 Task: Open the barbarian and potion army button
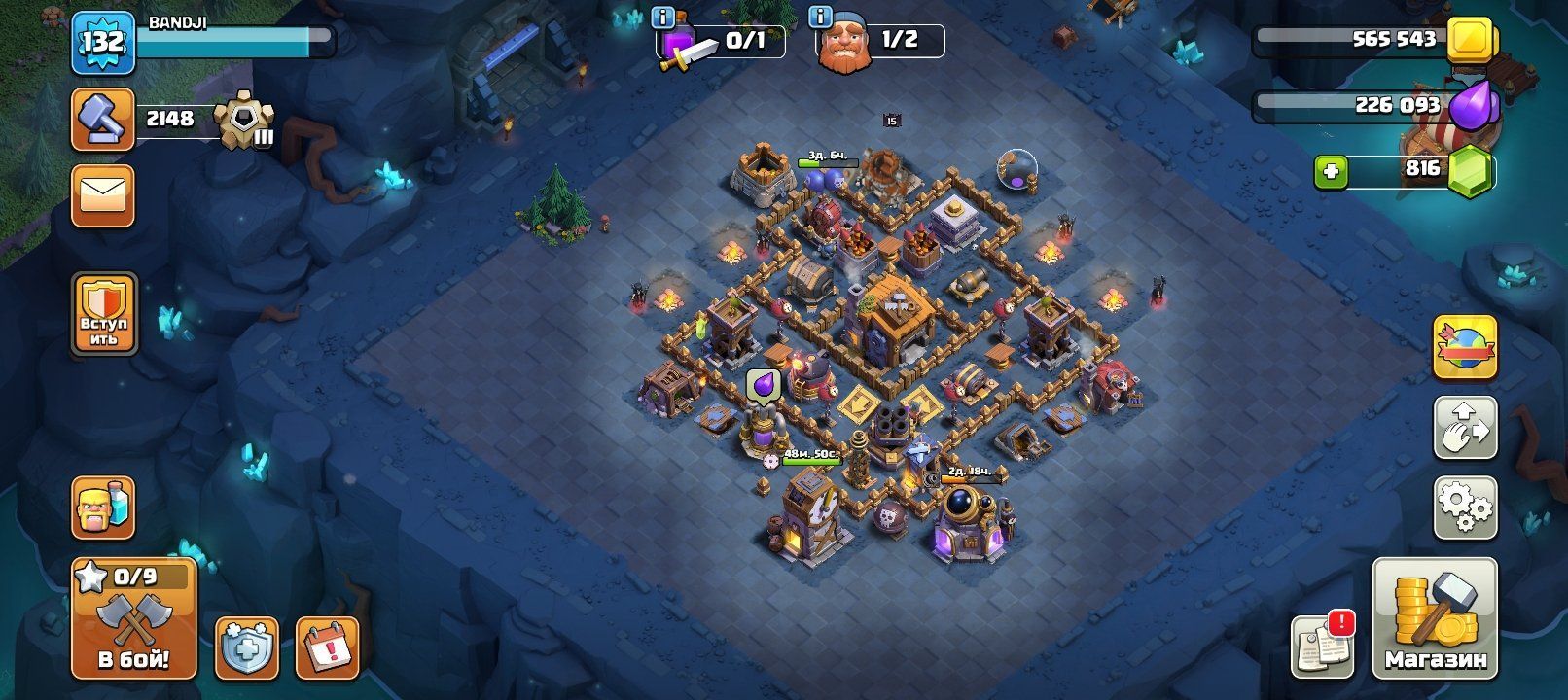tap(103, 507)
